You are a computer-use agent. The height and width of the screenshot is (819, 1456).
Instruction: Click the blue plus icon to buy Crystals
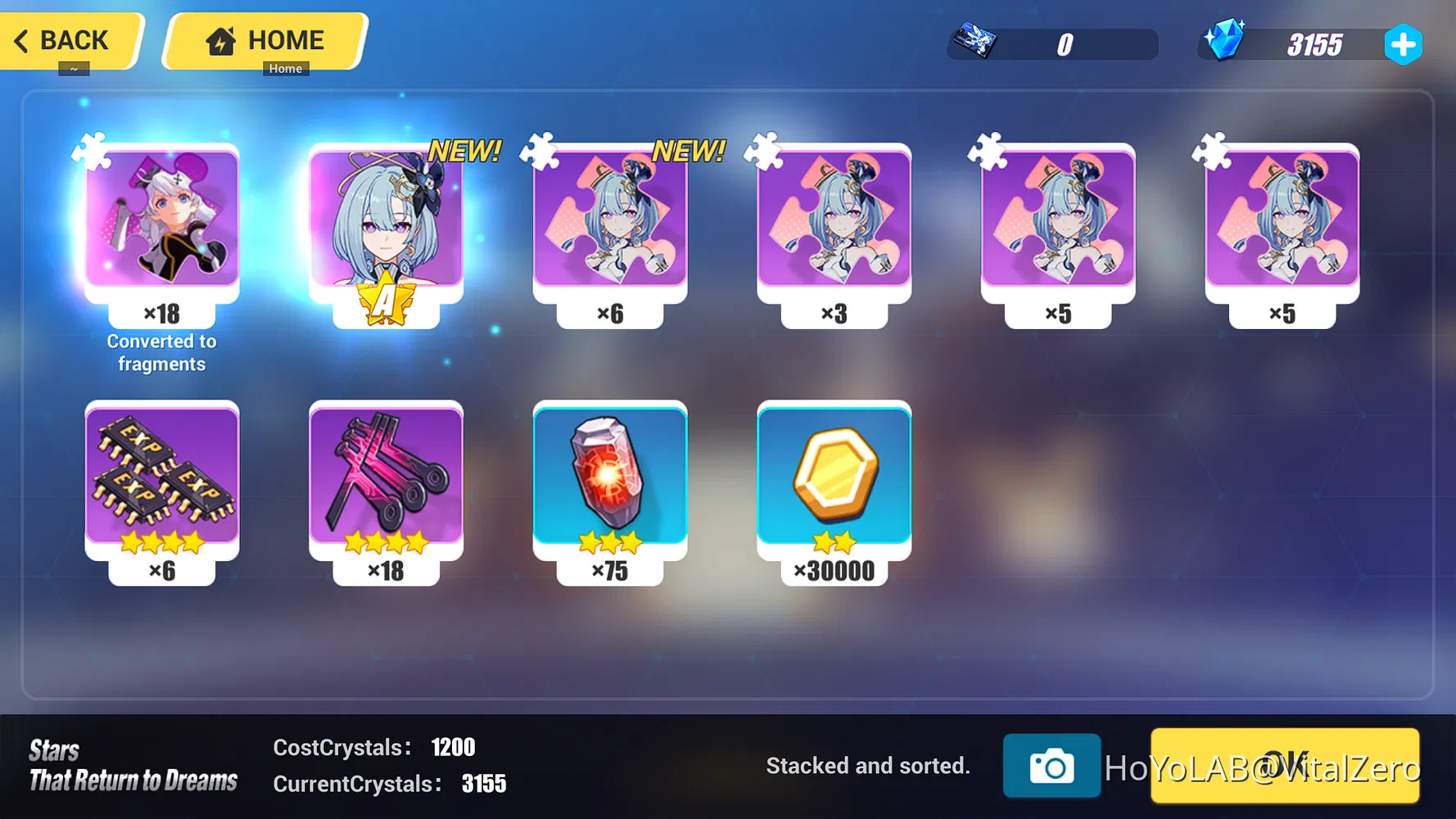(1403, 45)
